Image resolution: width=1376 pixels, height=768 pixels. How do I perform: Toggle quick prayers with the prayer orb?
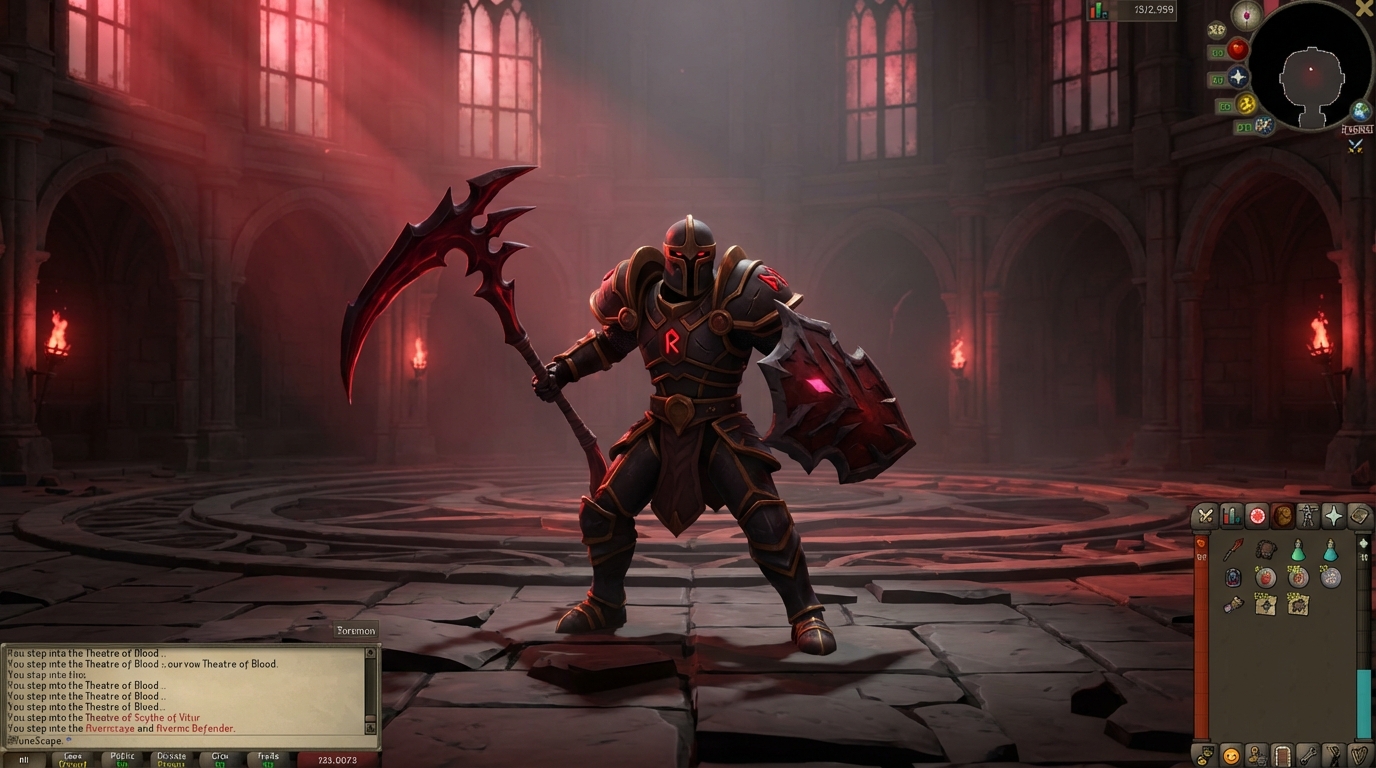1238,77
